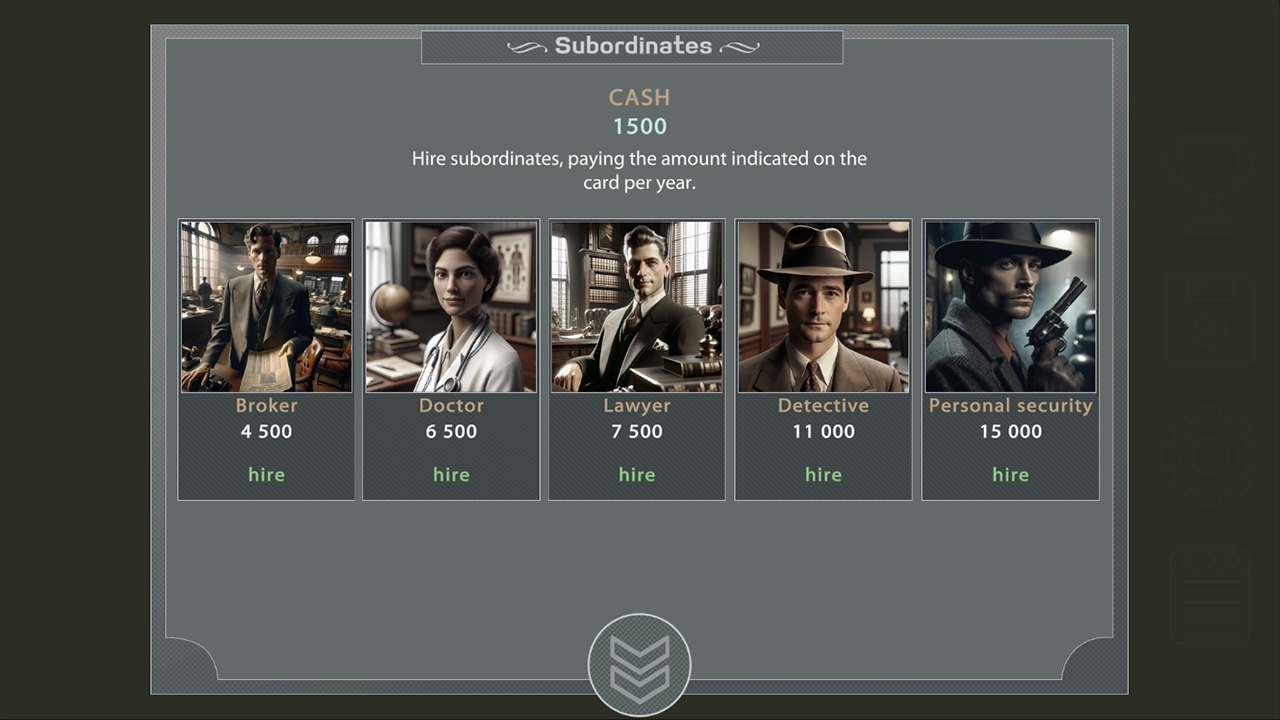Select the Detective portrait
Image resolution: width=1280 pixels, height=720 pixels.
[x=823, y=306]
